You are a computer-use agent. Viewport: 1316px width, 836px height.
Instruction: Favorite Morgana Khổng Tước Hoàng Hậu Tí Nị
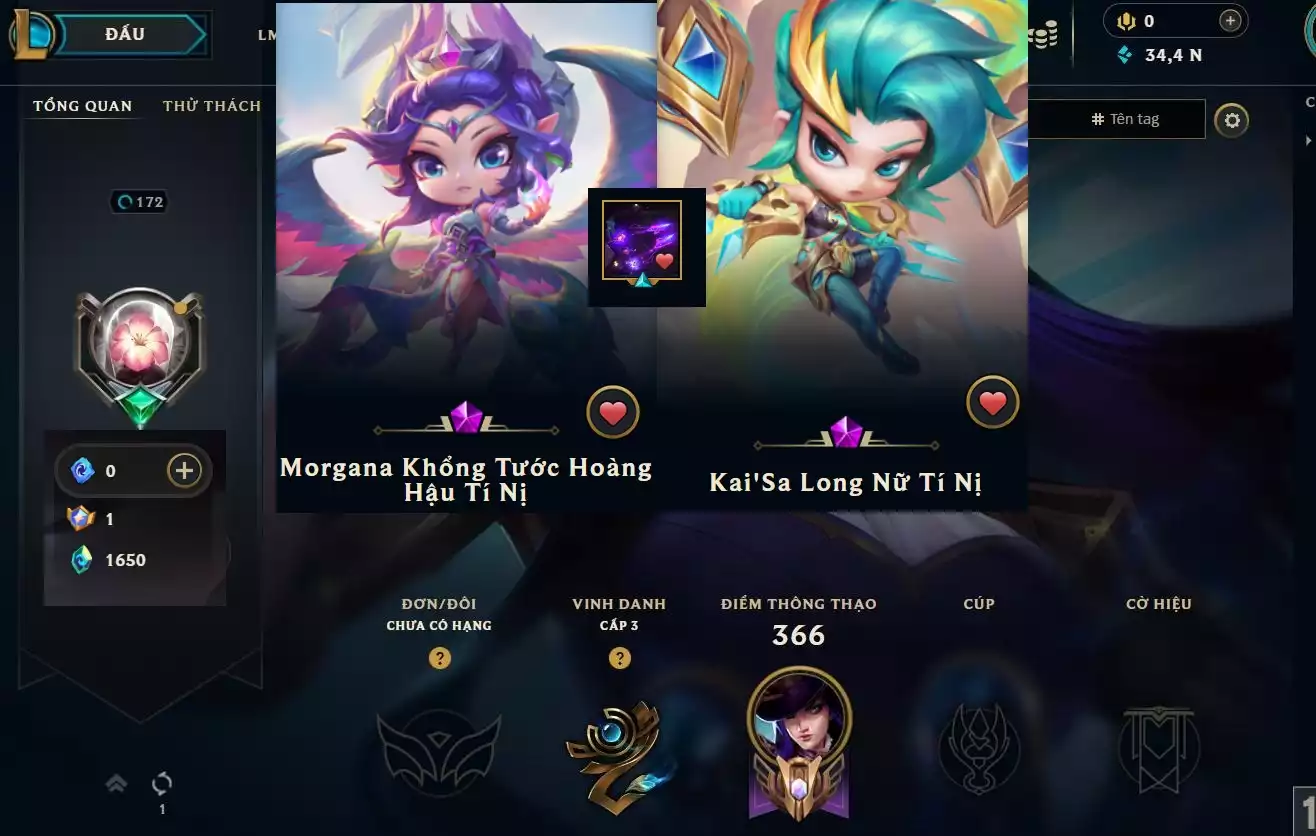coord(612,412)
